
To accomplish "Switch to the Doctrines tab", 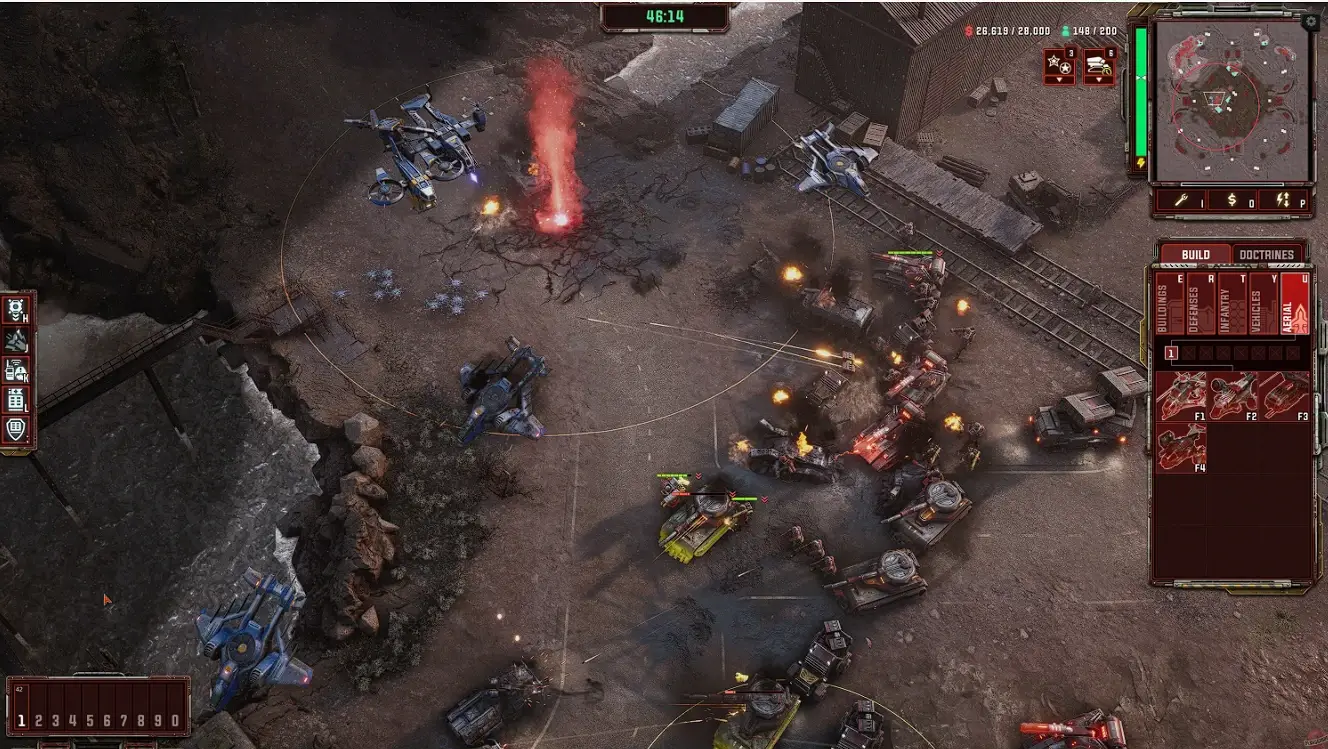I will [x=1265, y=254].
